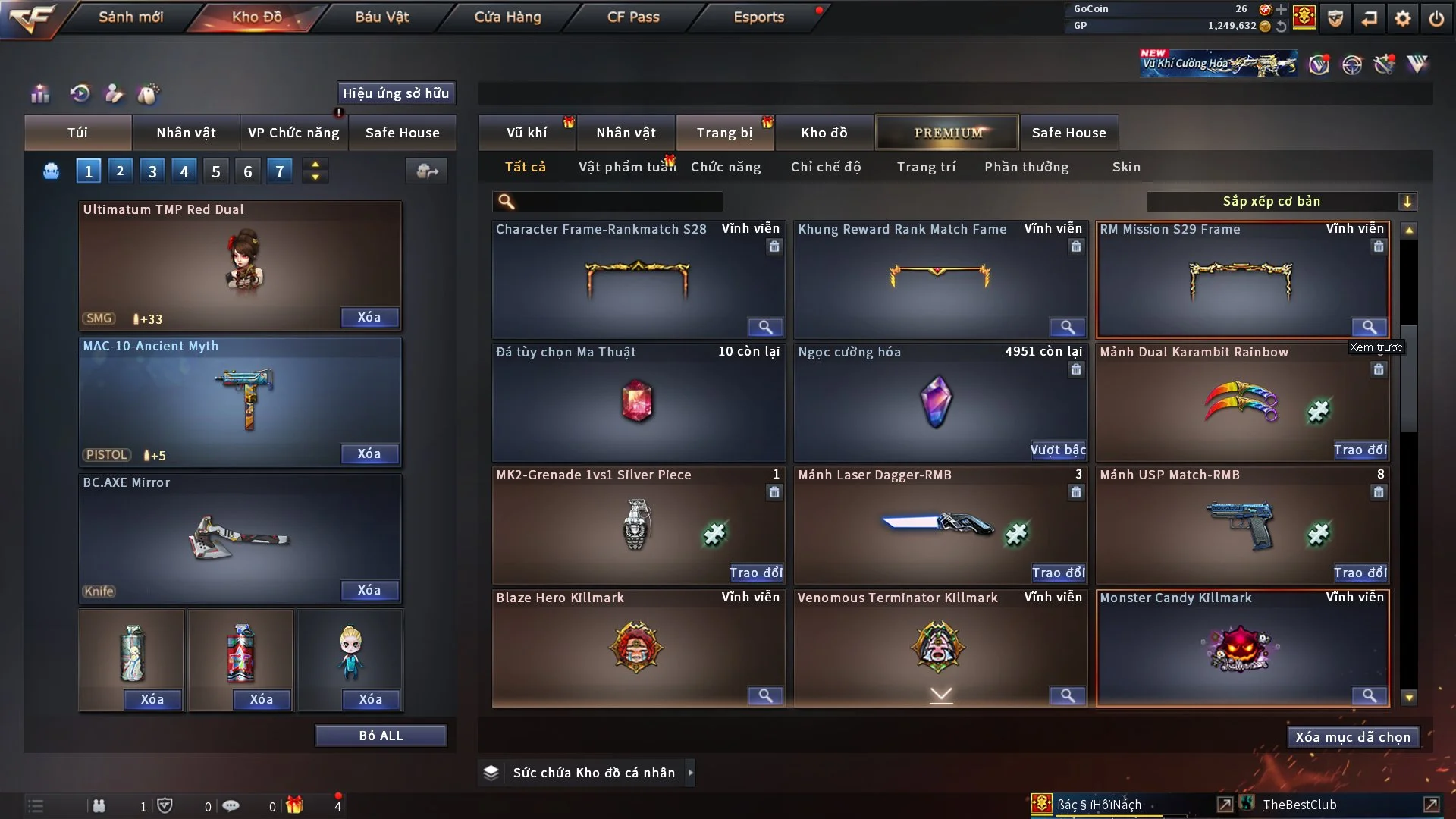Switch to the PREMIUM tab
The height and width of the screenshot is (819, 1456).
point(946,132)
